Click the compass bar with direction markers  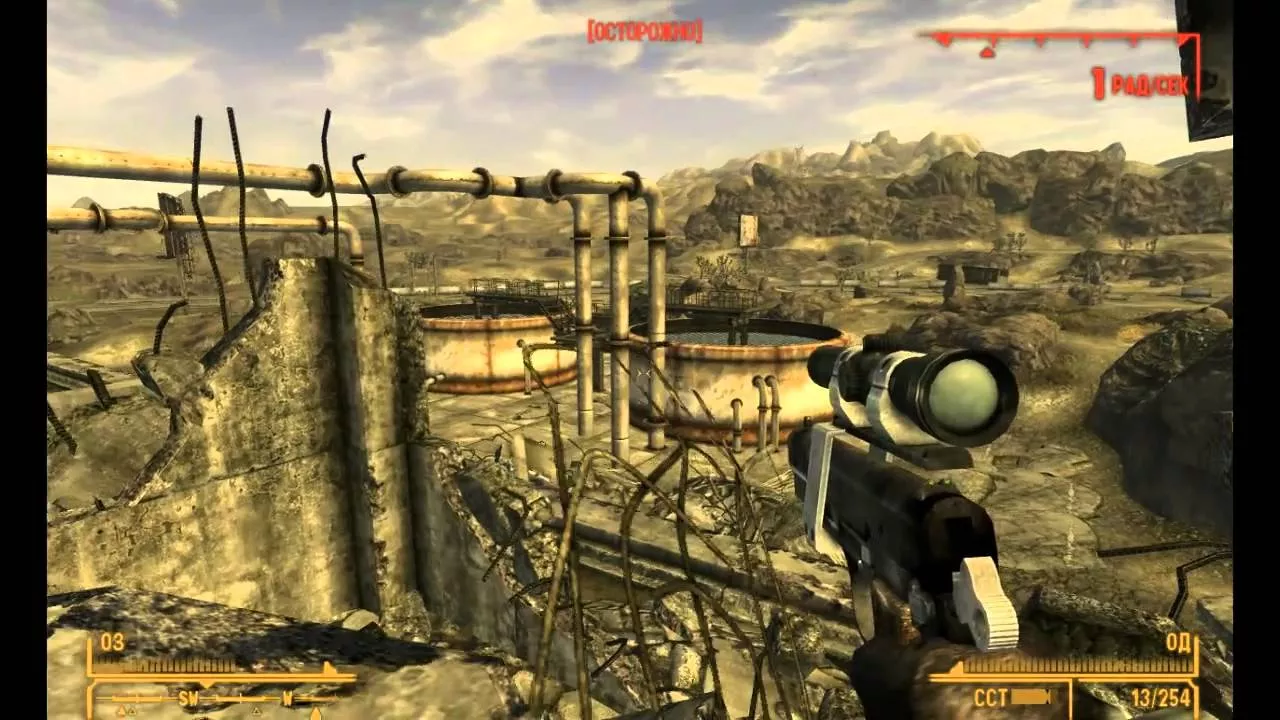click(x=222, y=699)
